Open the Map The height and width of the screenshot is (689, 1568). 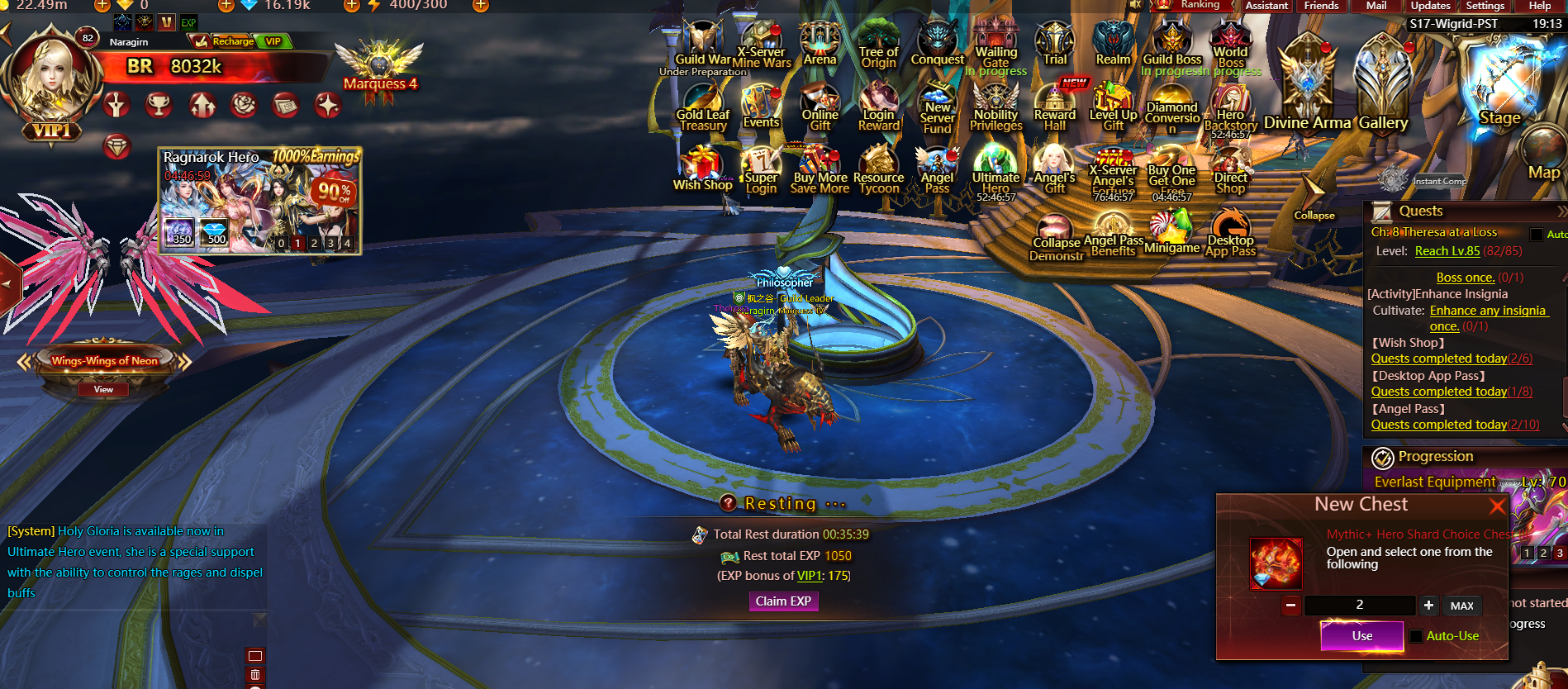point(1543,157)
